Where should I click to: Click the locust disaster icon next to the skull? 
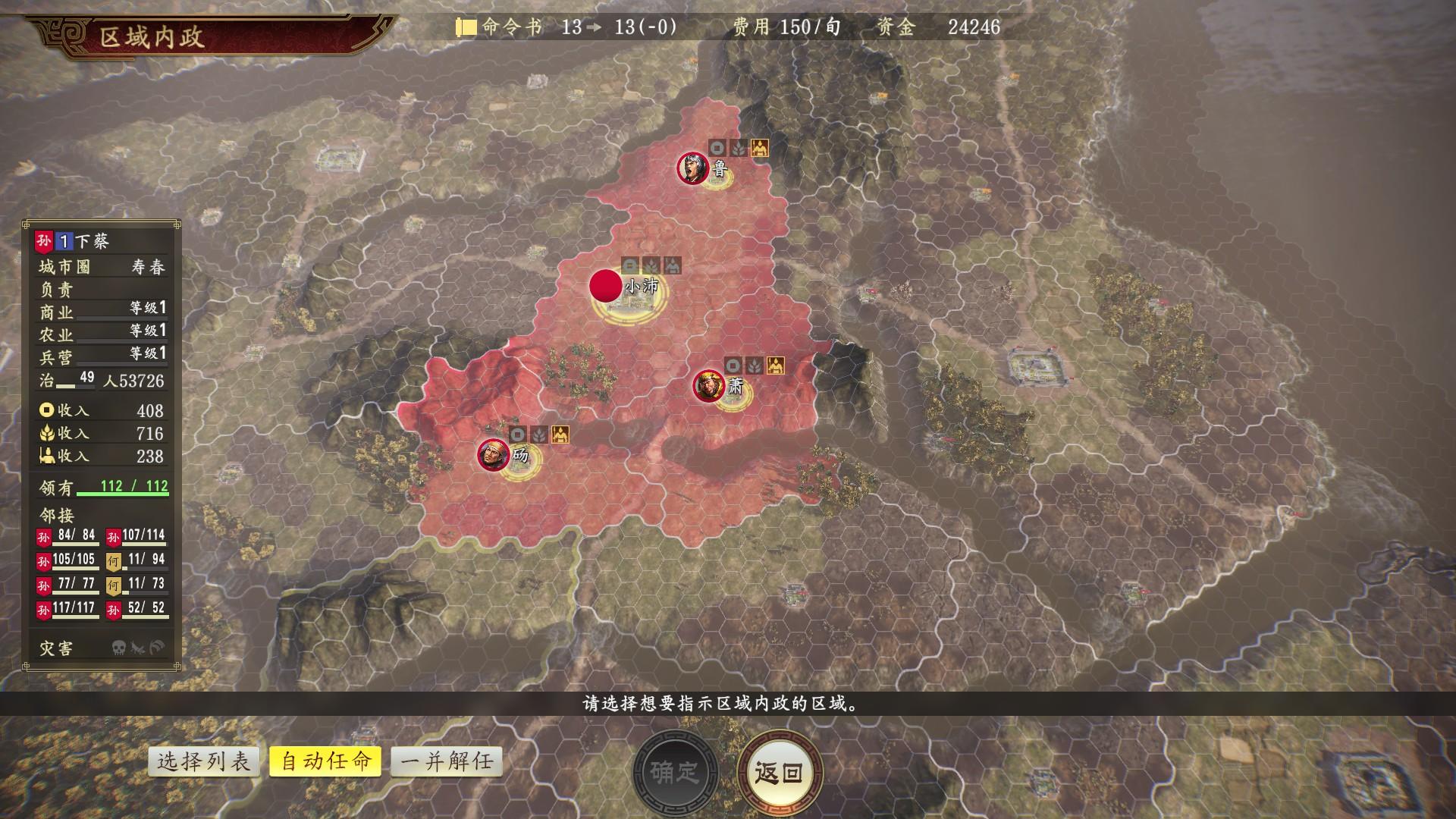(136, 647)
